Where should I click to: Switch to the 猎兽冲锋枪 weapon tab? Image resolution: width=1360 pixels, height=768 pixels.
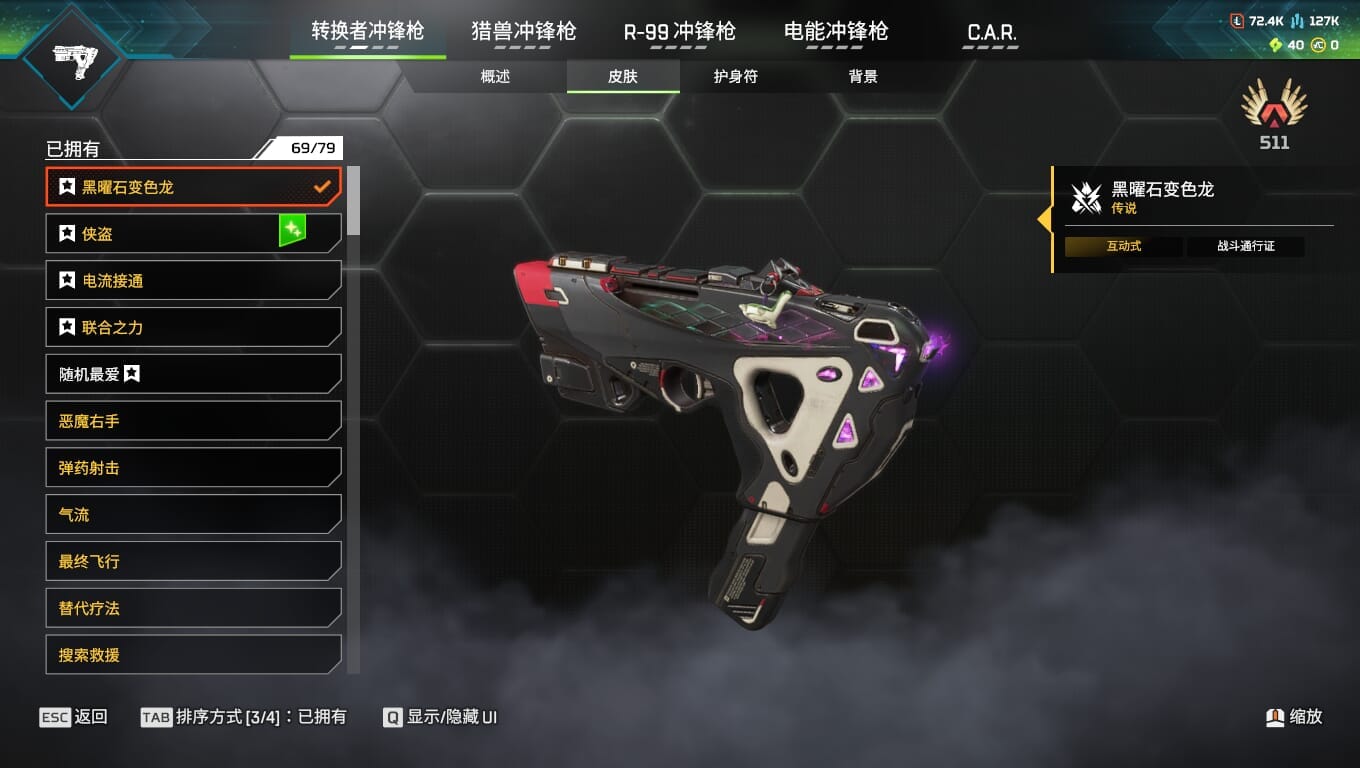pyautogui.click(x=524, y=31)
